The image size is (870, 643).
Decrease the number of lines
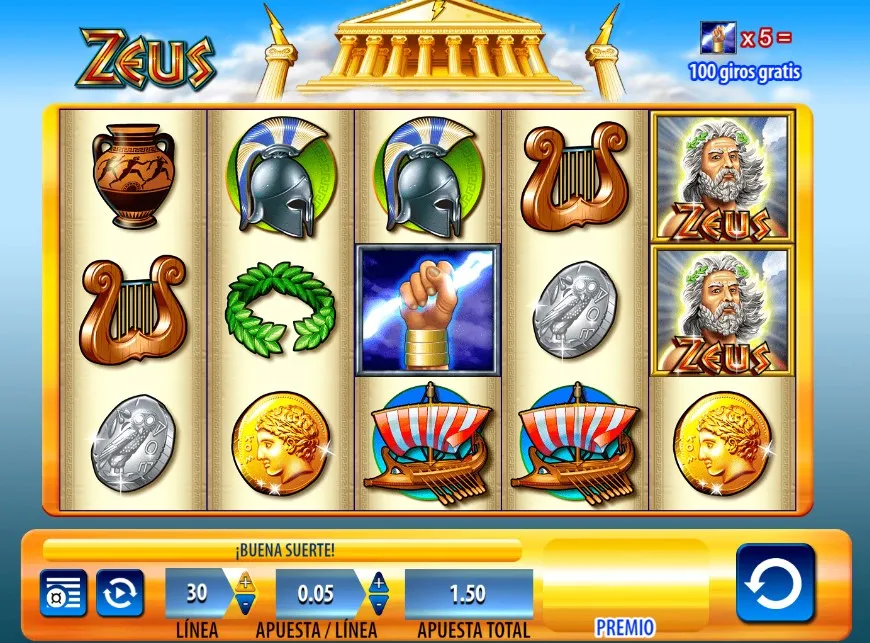[x=246, y=604]
